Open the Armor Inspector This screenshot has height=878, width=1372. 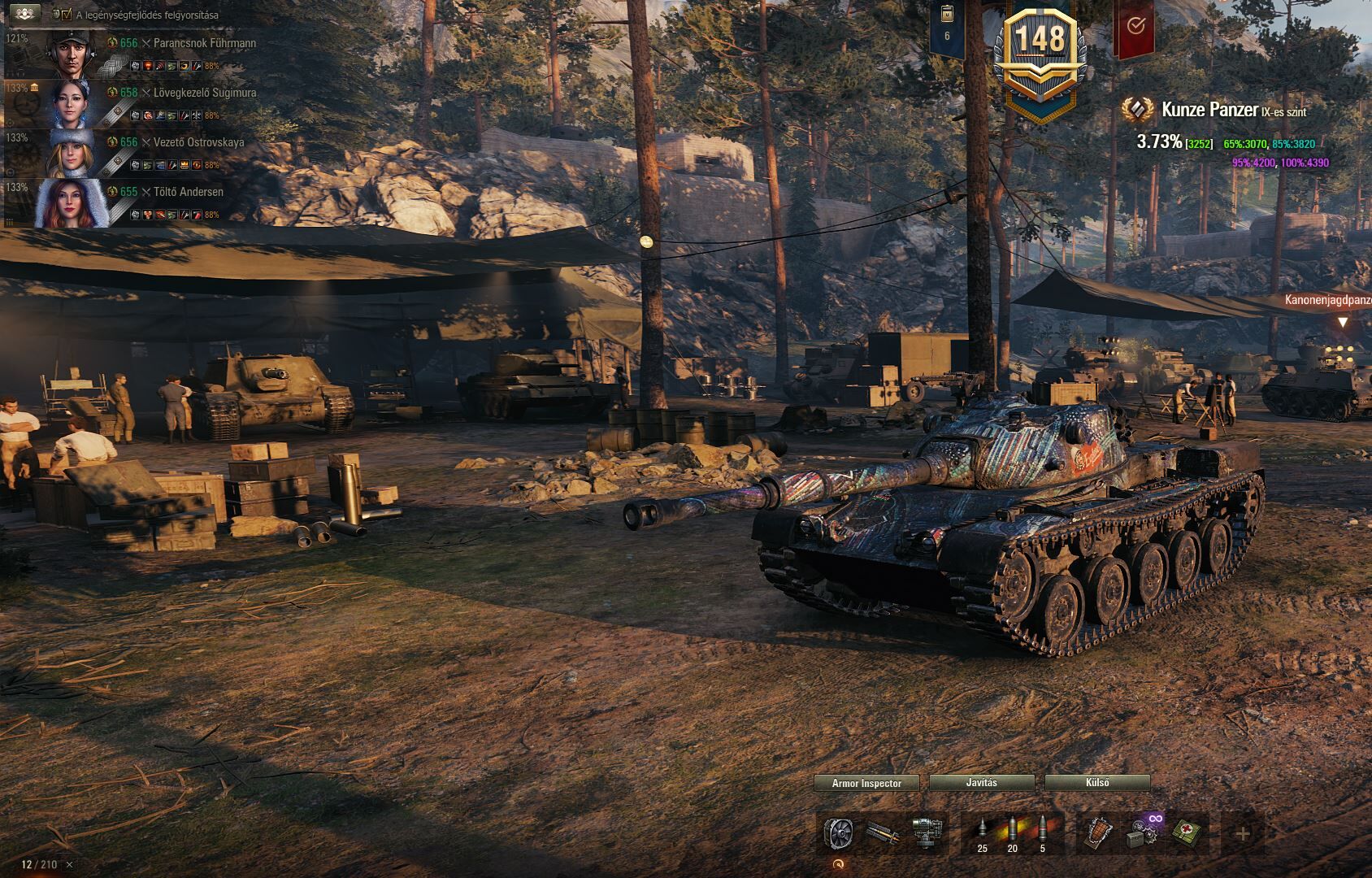pos(866,783)
